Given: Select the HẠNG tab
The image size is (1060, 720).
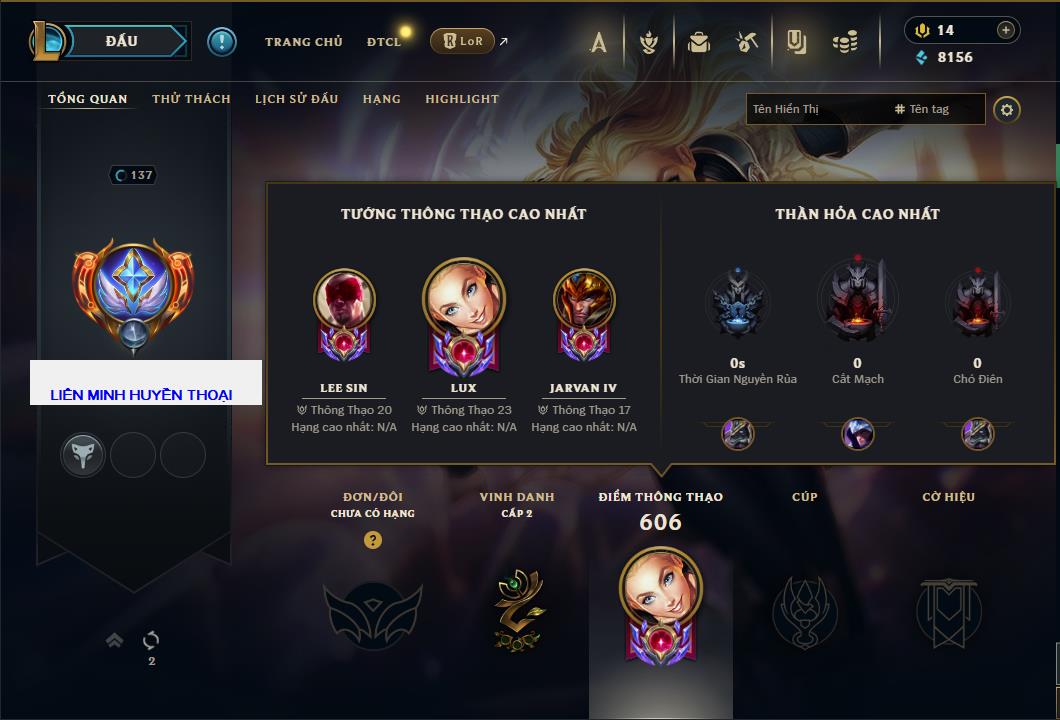Looking at the screenshot, I should click(x=381, y=99).
